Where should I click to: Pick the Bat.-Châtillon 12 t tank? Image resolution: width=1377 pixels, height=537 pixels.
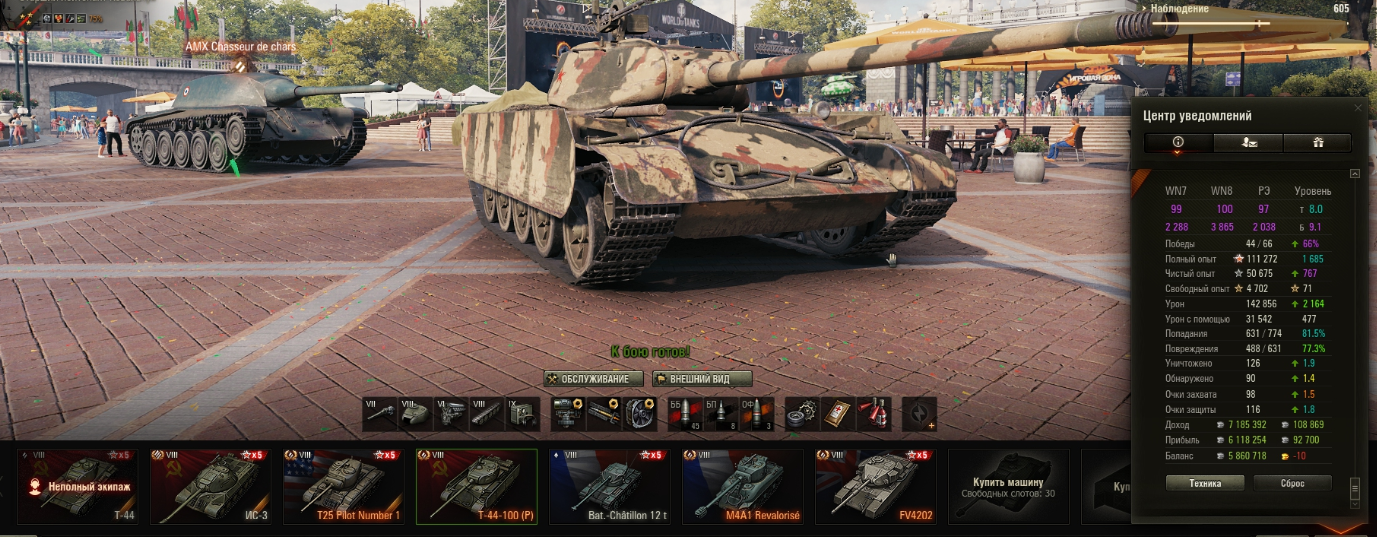tap(609, 487)
